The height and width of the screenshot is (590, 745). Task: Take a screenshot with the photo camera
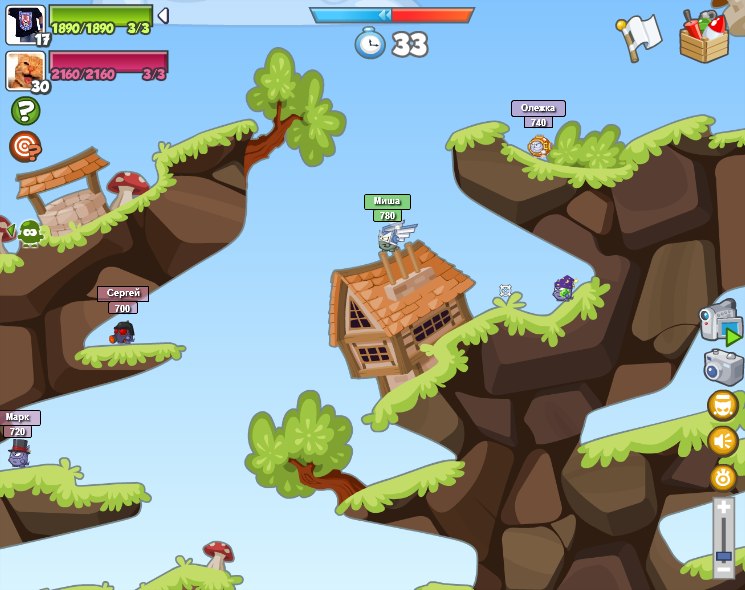723,367
